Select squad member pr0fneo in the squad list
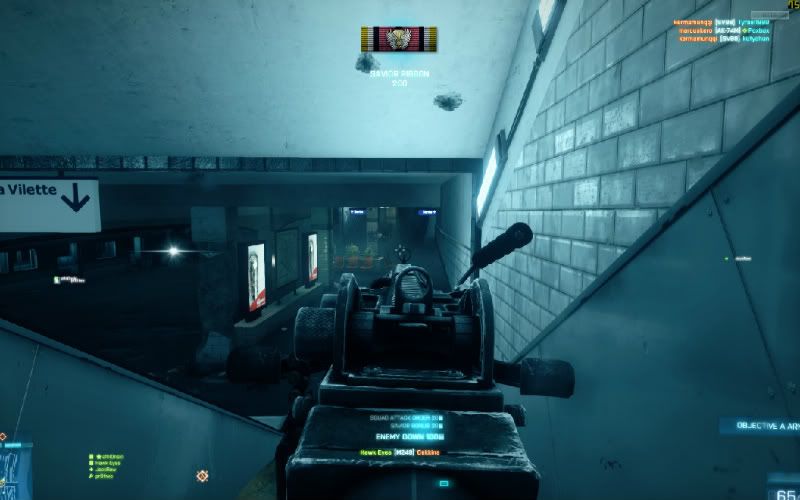Screen dimensions: 800x500 tap(105, 476)
